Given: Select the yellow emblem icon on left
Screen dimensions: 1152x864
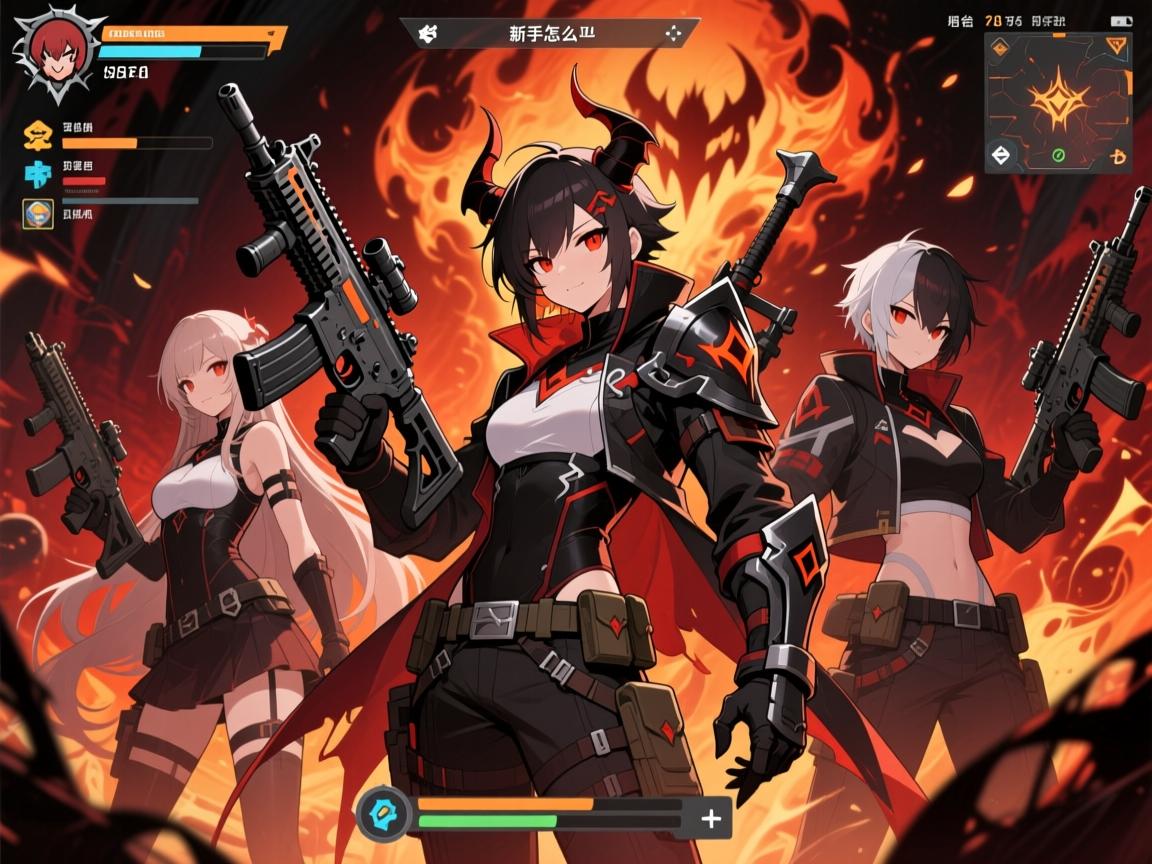Looking at the screenshot, I should coord(39,135).
